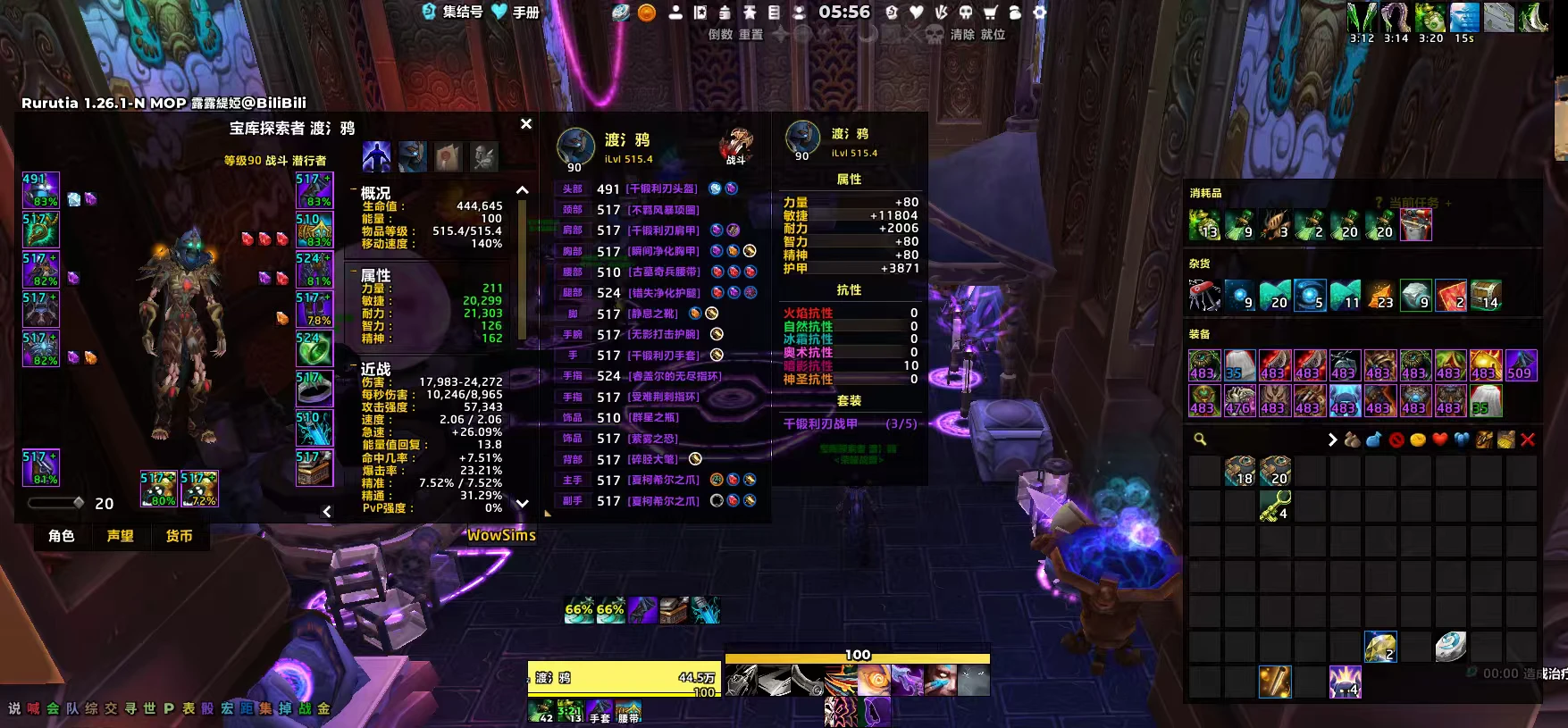The height and width of the screenshot is (728, 1568).
Task: Click the green ring equipment slot
Action: (314, 349)
